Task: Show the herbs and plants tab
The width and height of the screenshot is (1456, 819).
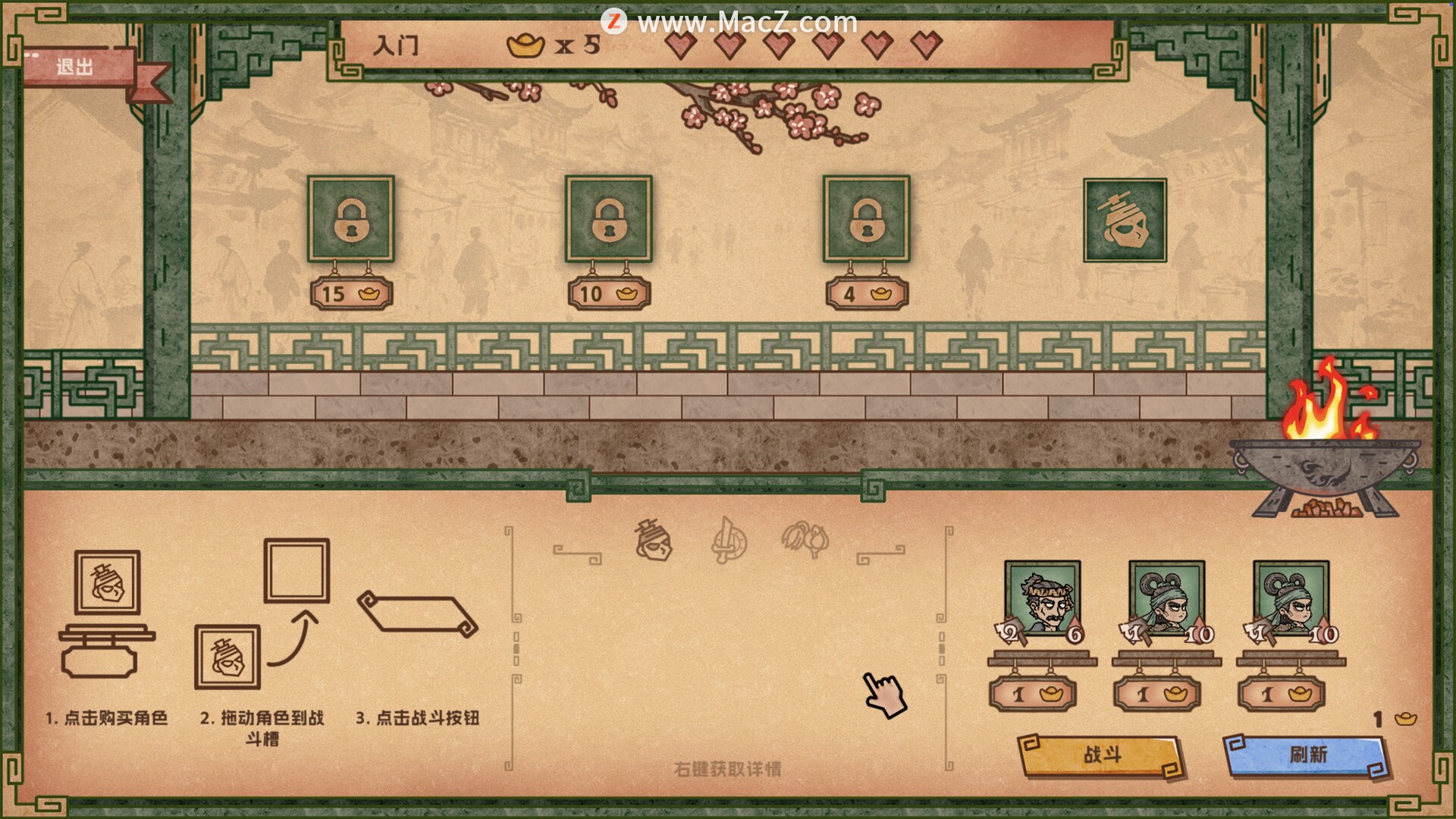Action: pos(805,540)
